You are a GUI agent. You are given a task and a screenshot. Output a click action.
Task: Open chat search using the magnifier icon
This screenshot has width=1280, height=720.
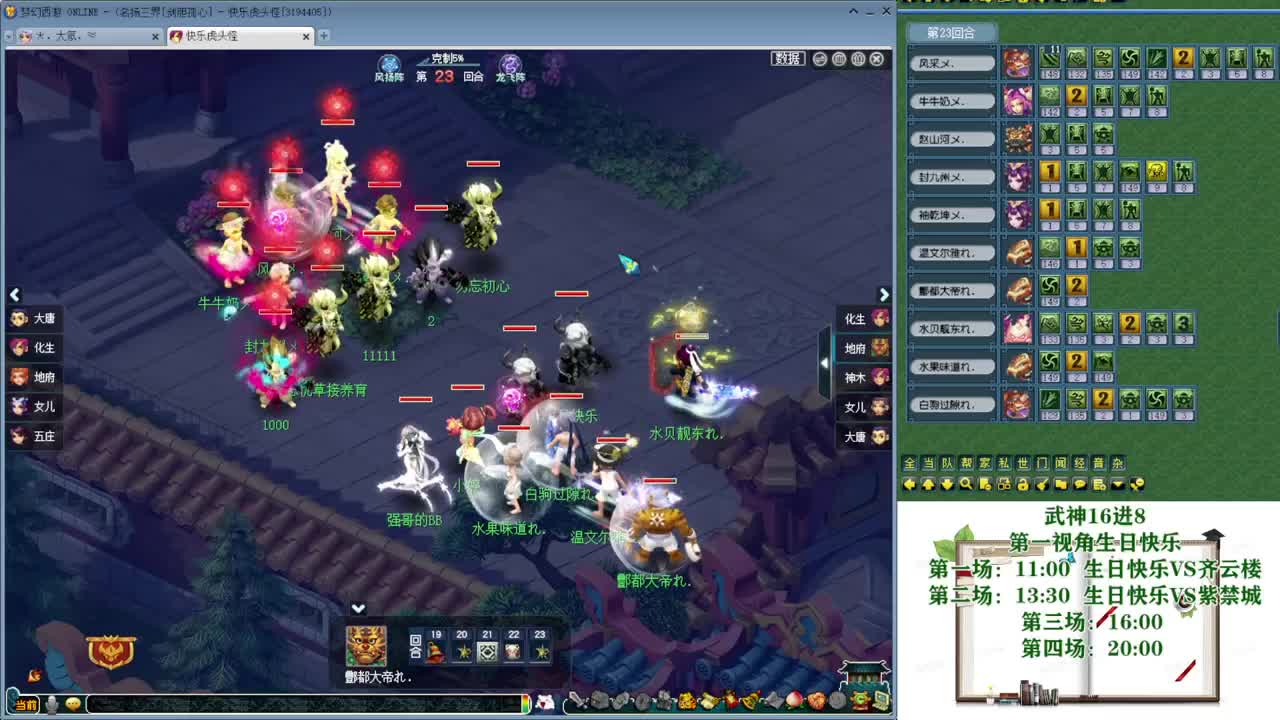pyautogui.click(x=966, y=484)
